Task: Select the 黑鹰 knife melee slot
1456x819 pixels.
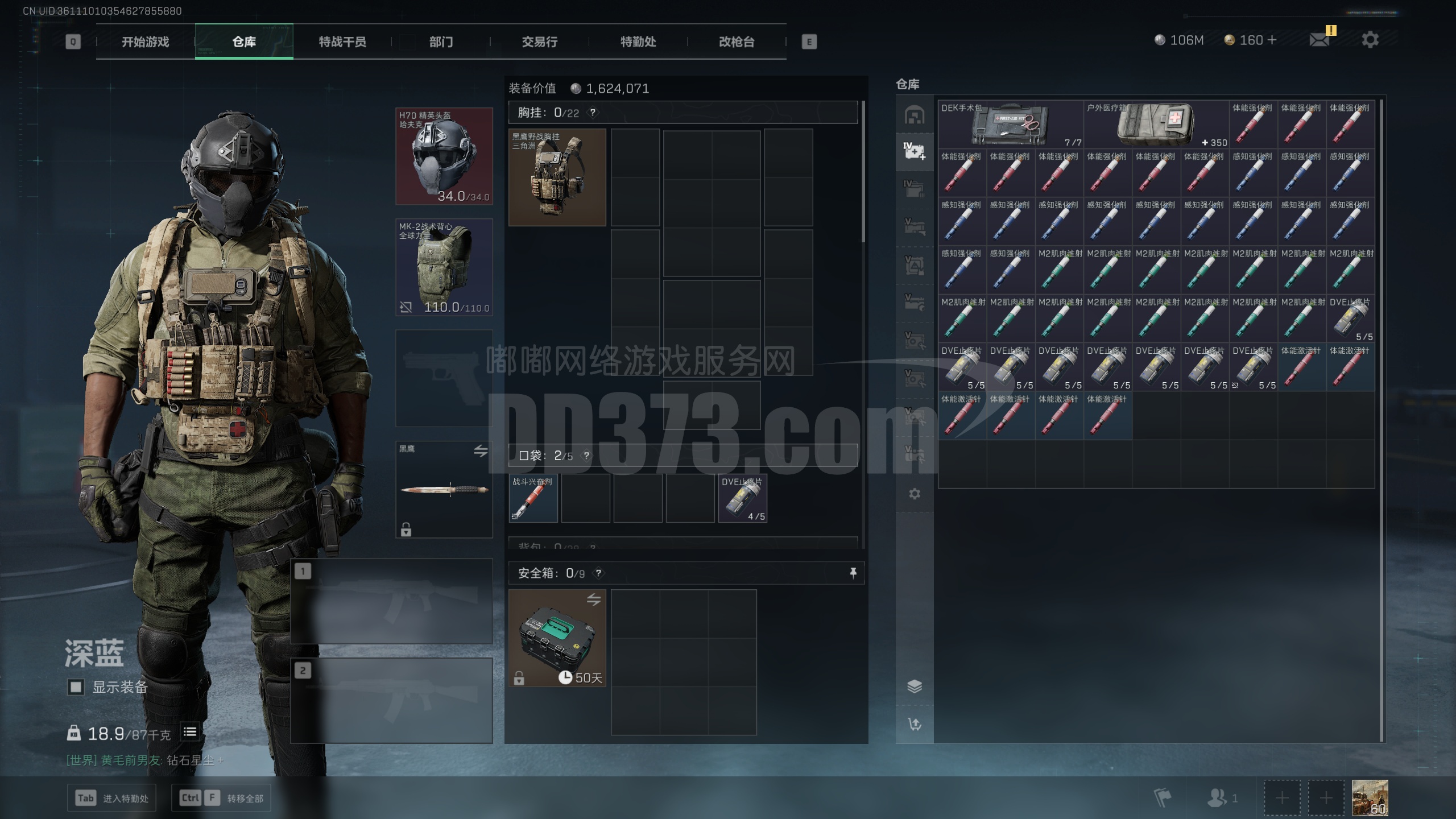Action: [x=444, y=490]
